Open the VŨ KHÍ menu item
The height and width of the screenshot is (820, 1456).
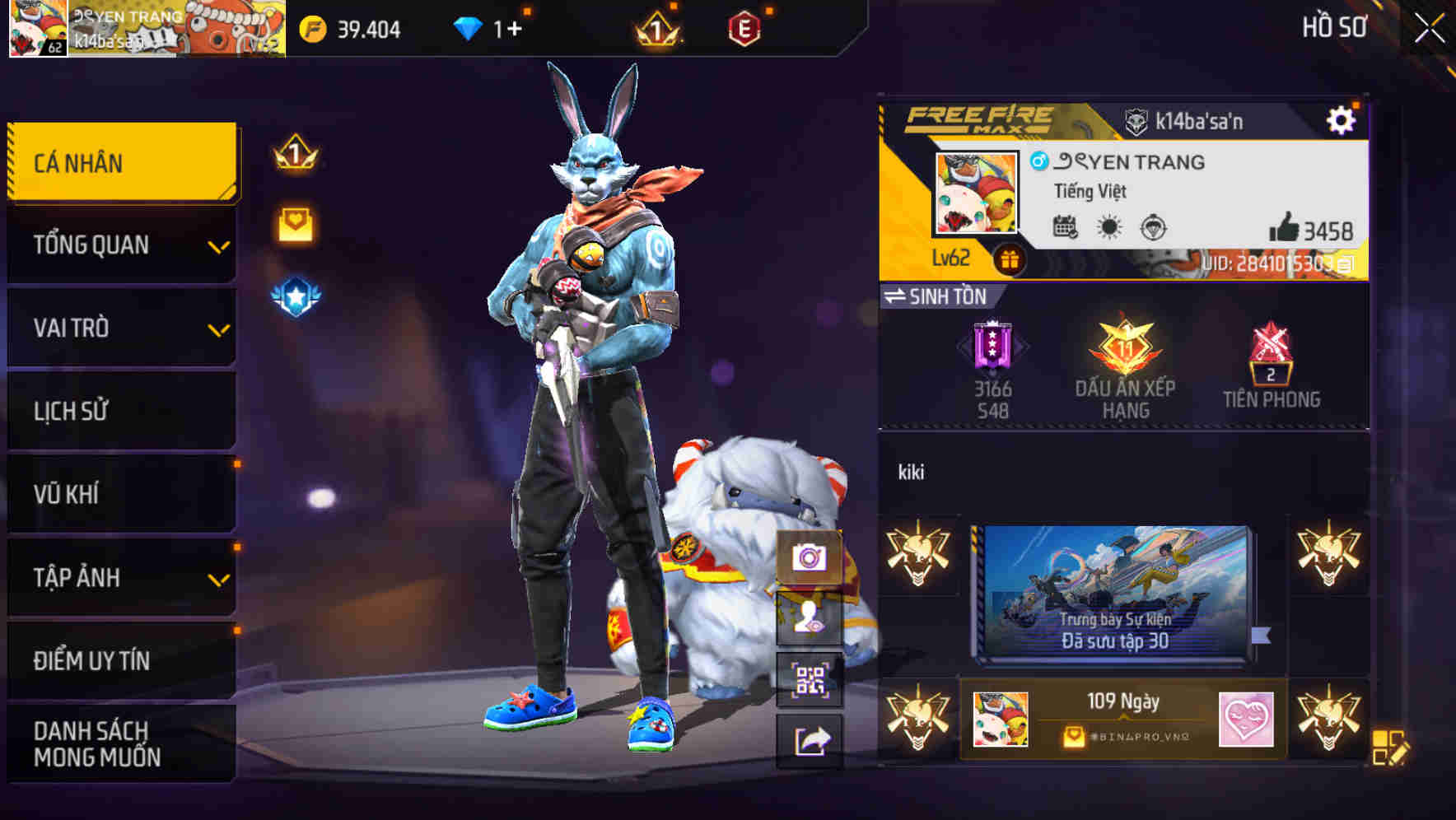120,494
